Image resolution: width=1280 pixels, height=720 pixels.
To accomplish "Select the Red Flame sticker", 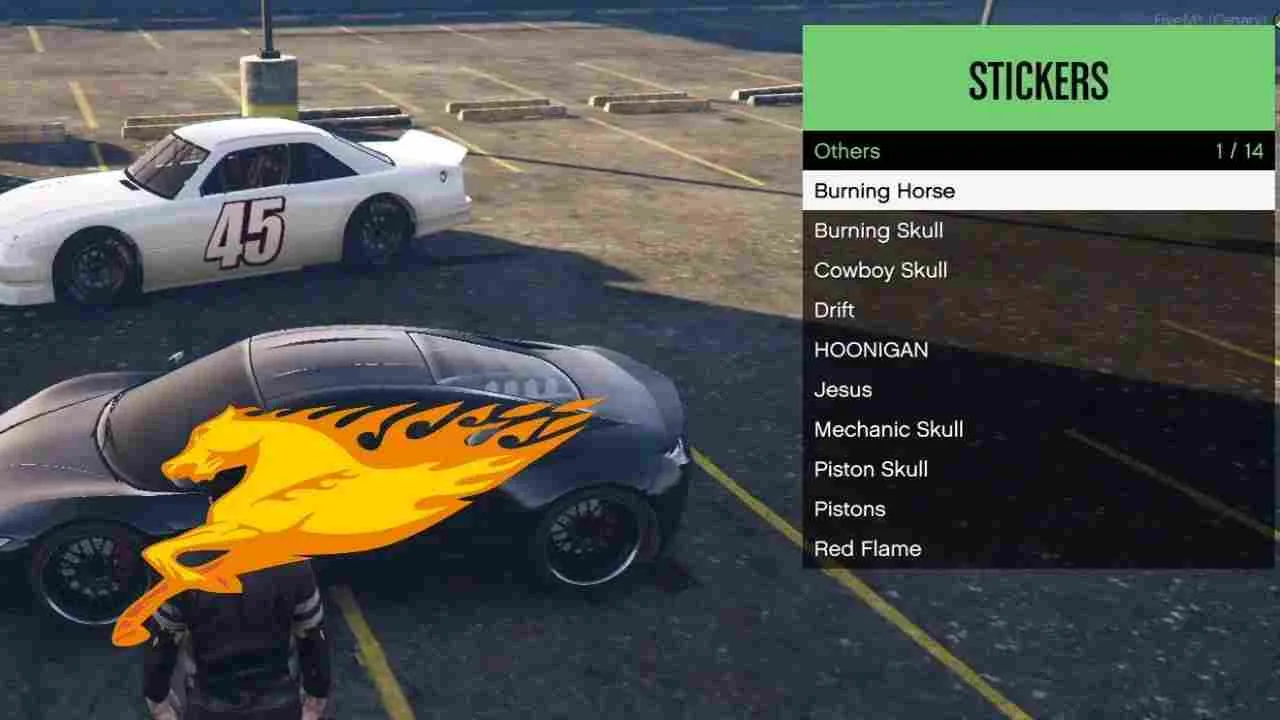I will pos(868,548).
